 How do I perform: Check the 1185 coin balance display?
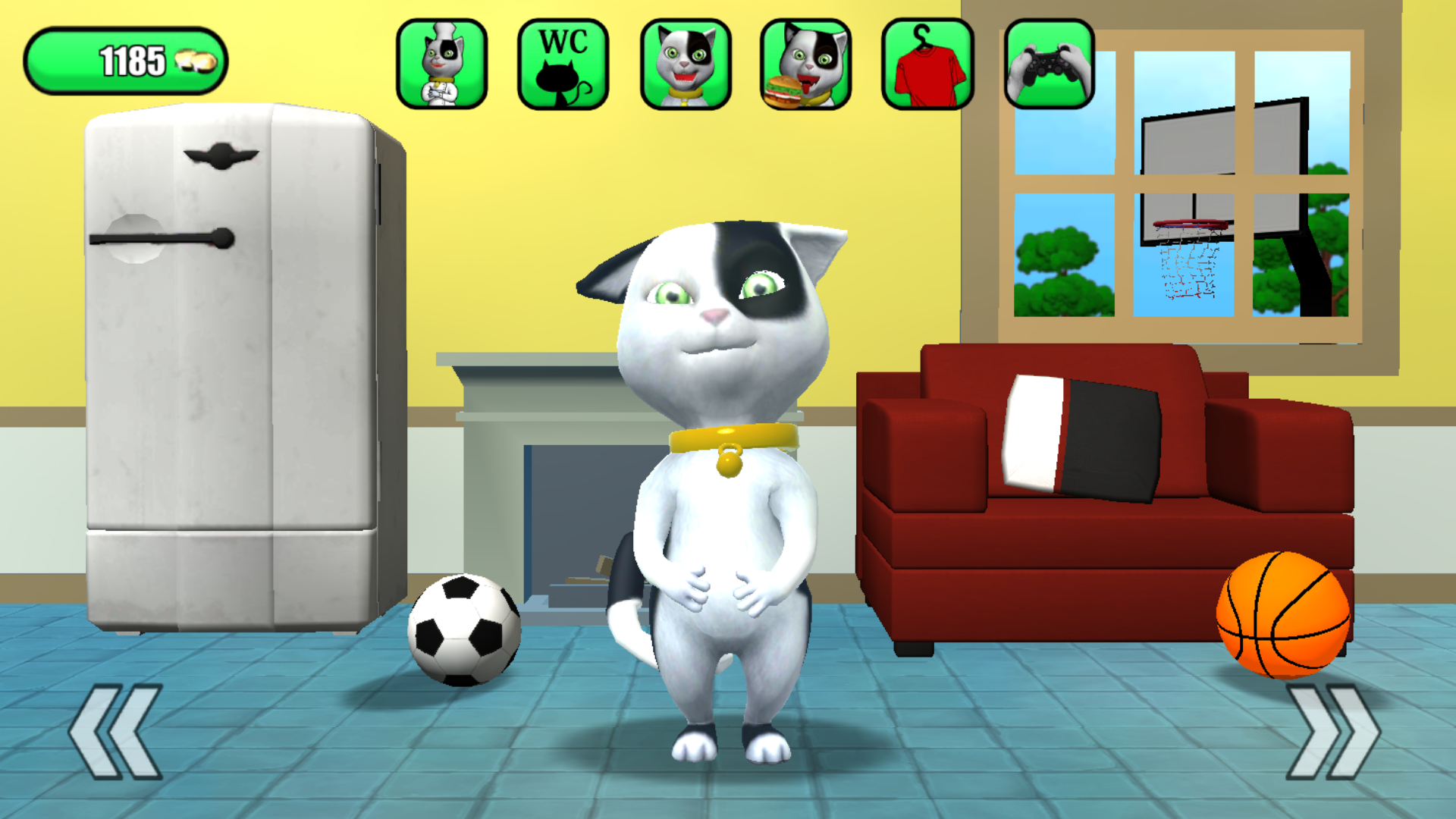click(129, 59)
